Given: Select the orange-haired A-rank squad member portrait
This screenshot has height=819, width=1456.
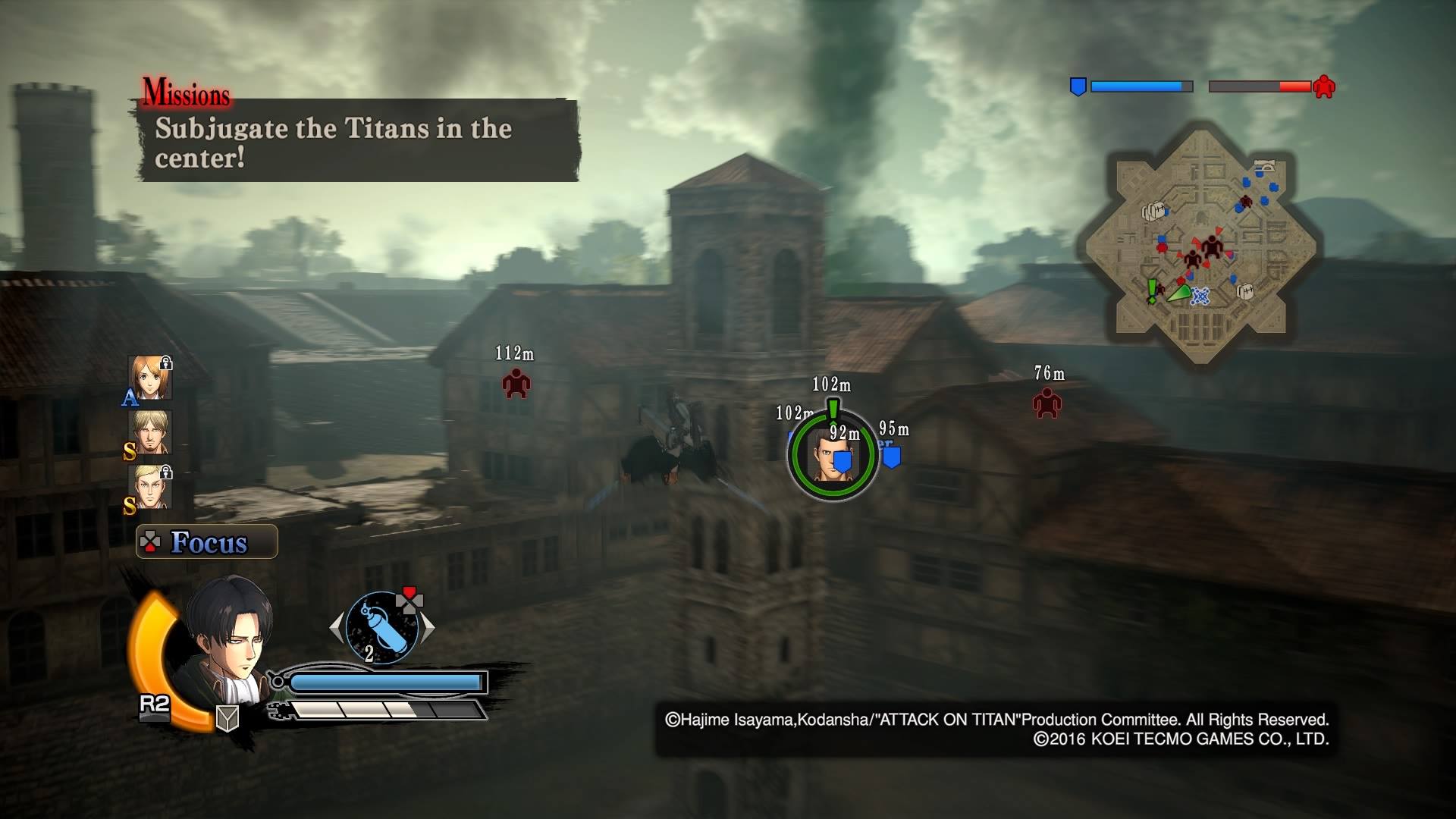Looking at the screenshot, I should pyautogui.click(x=150, y=377).
